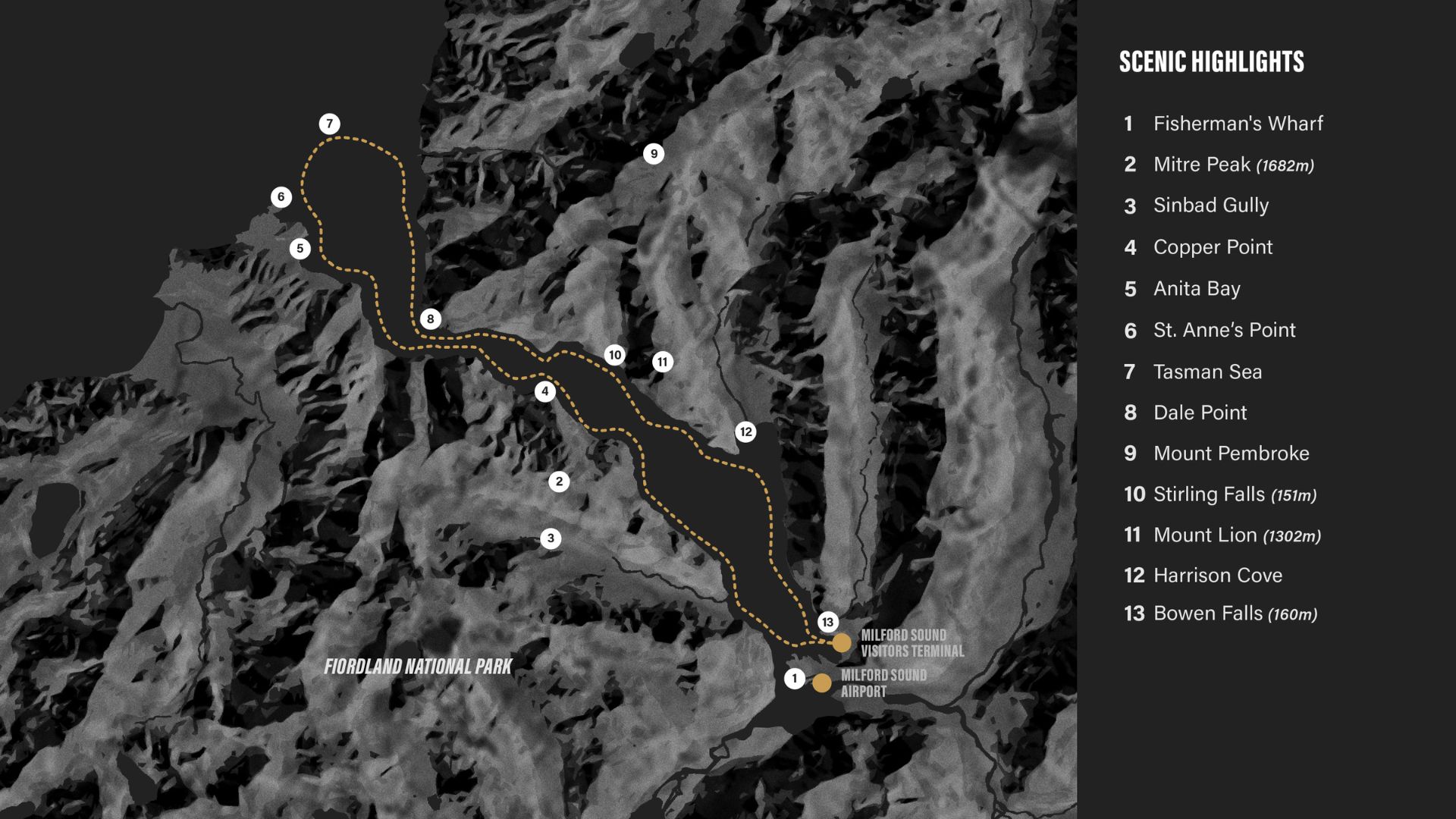Choose Fisherman's Wharf in the legend
The width and height of the screenshot is (1456, 819).
tap(1237, 124)
